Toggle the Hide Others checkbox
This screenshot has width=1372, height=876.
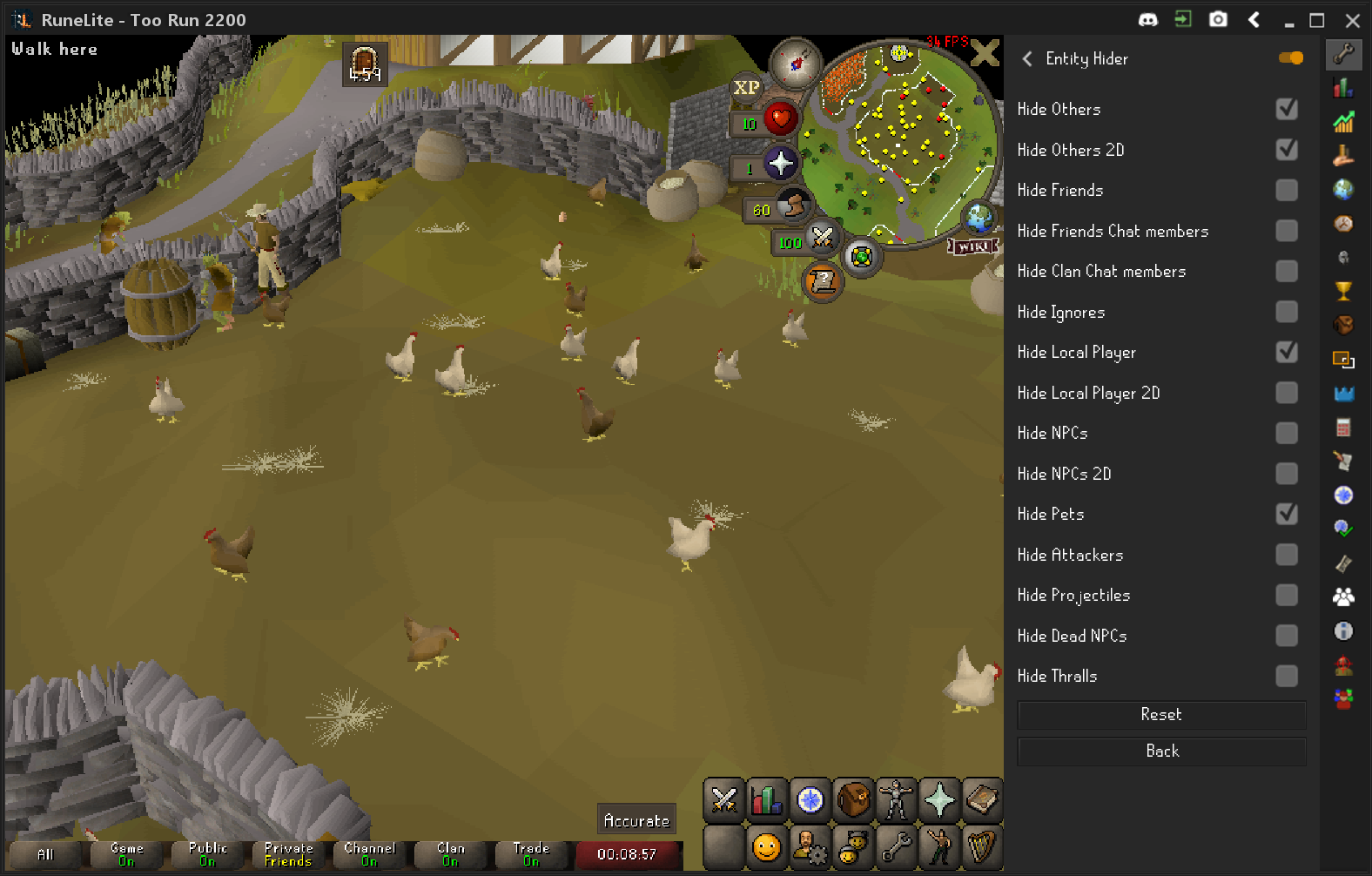1286,109
